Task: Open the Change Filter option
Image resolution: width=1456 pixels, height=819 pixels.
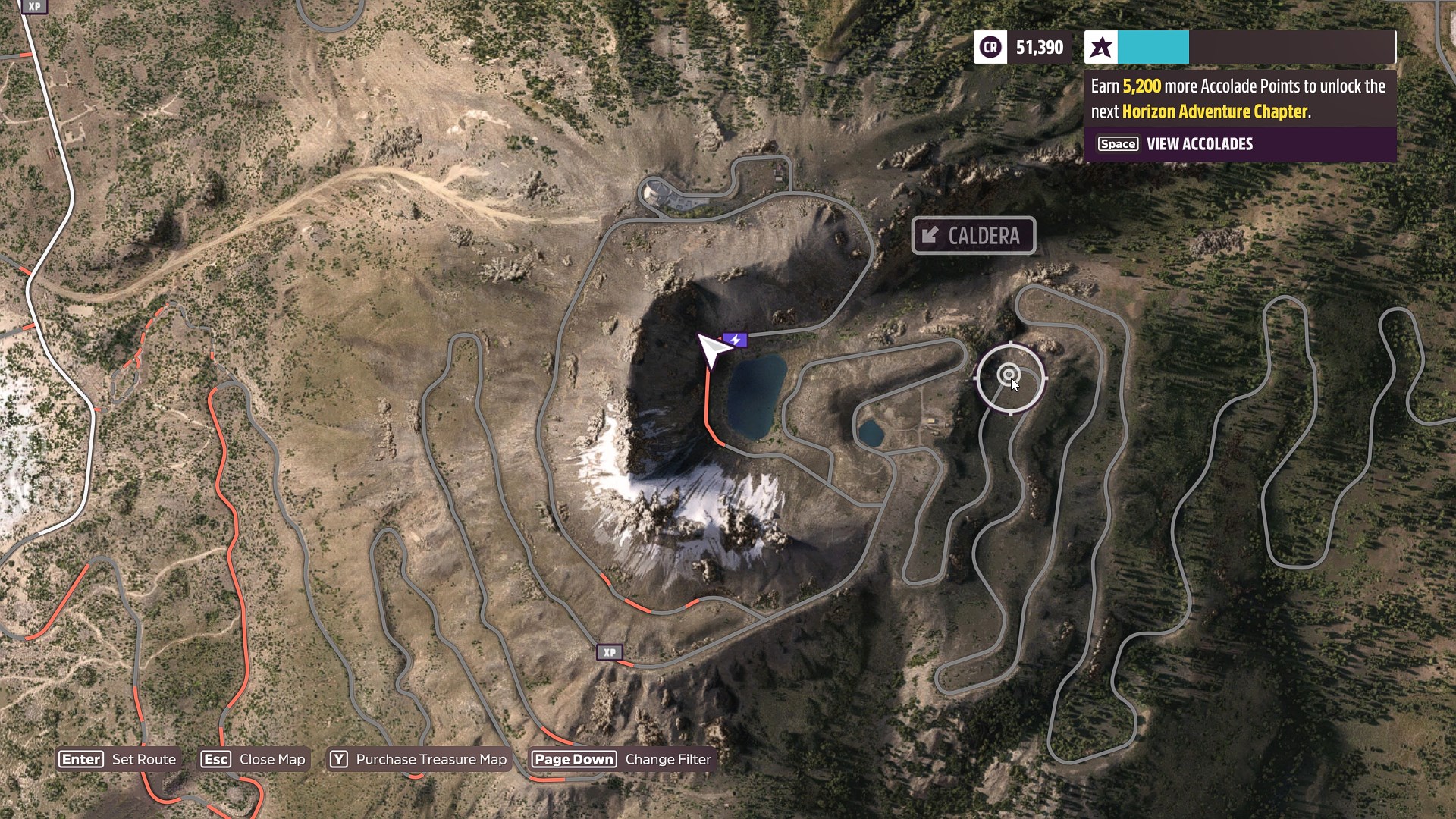Action: click(x=622, y=759)
